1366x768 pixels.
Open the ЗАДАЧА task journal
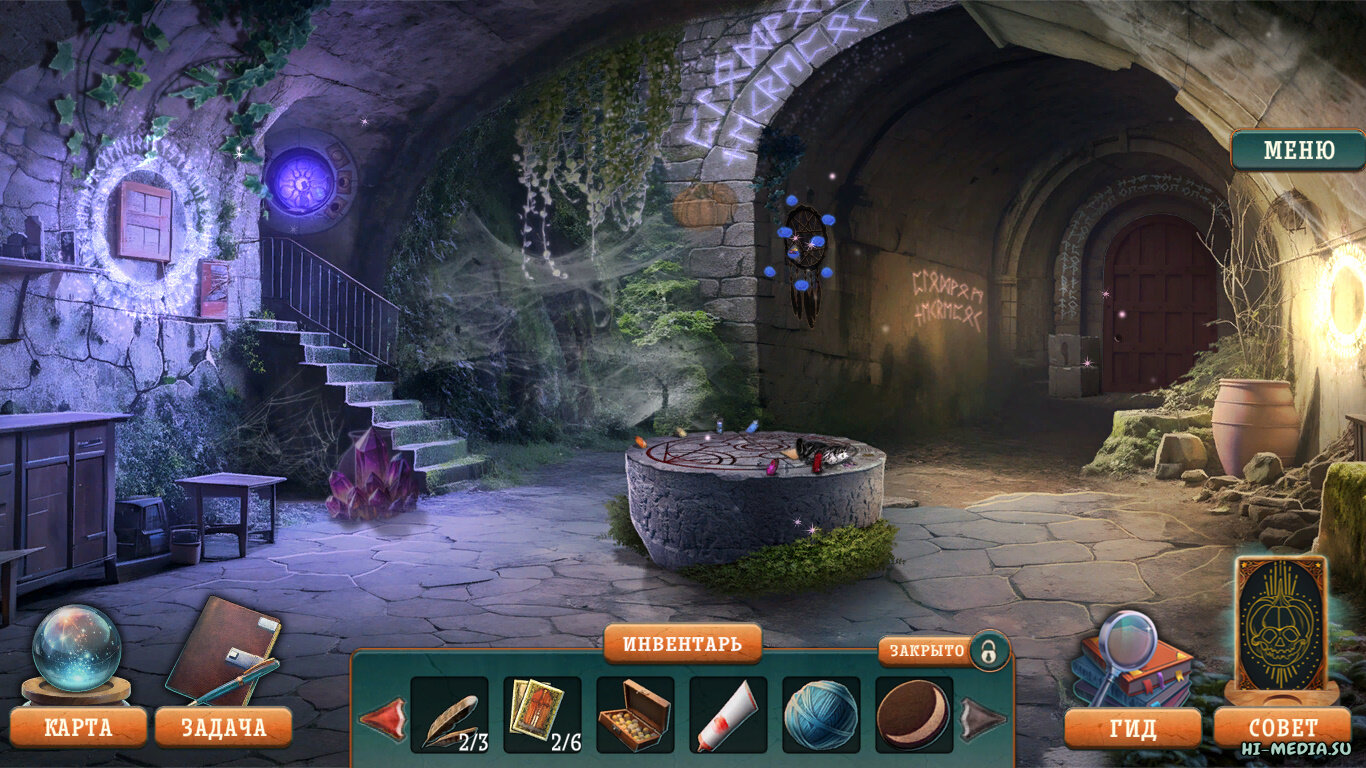click(x=223, y=727)
